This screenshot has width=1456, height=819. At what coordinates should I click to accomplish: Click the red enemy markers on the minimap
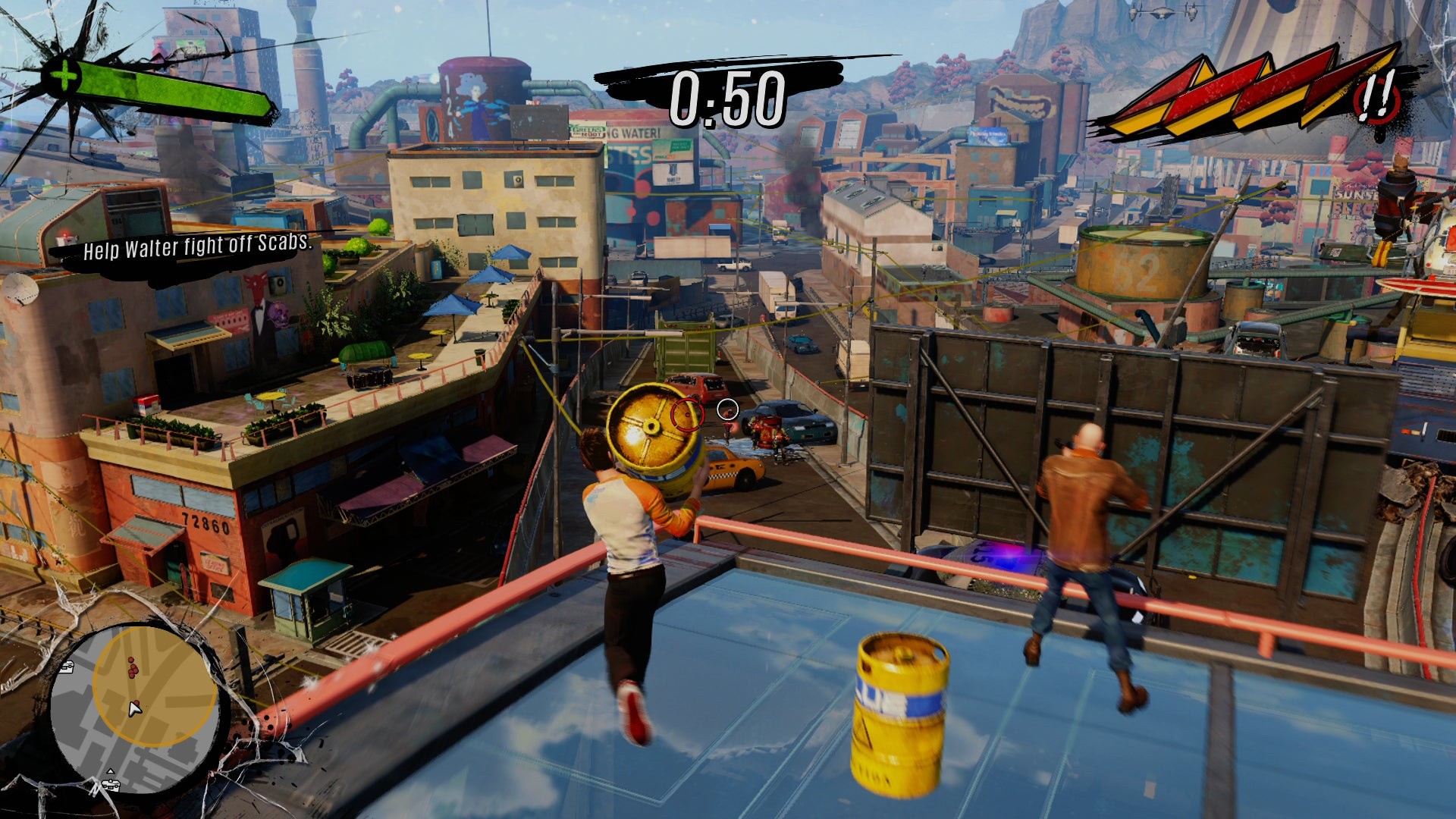133,668
